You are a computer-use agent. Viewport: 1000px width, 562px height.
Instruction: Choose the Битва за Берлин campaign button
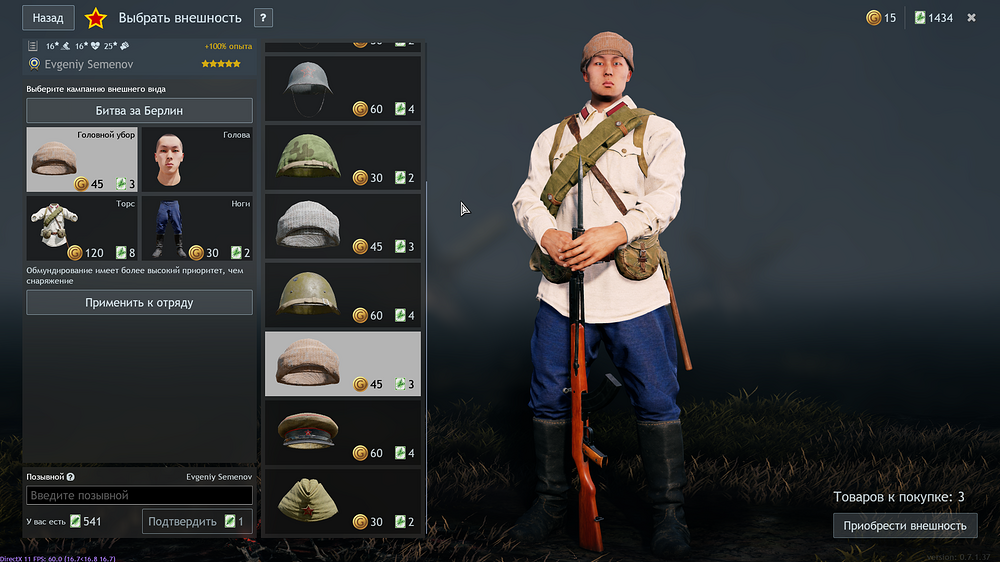pos(139,110)
